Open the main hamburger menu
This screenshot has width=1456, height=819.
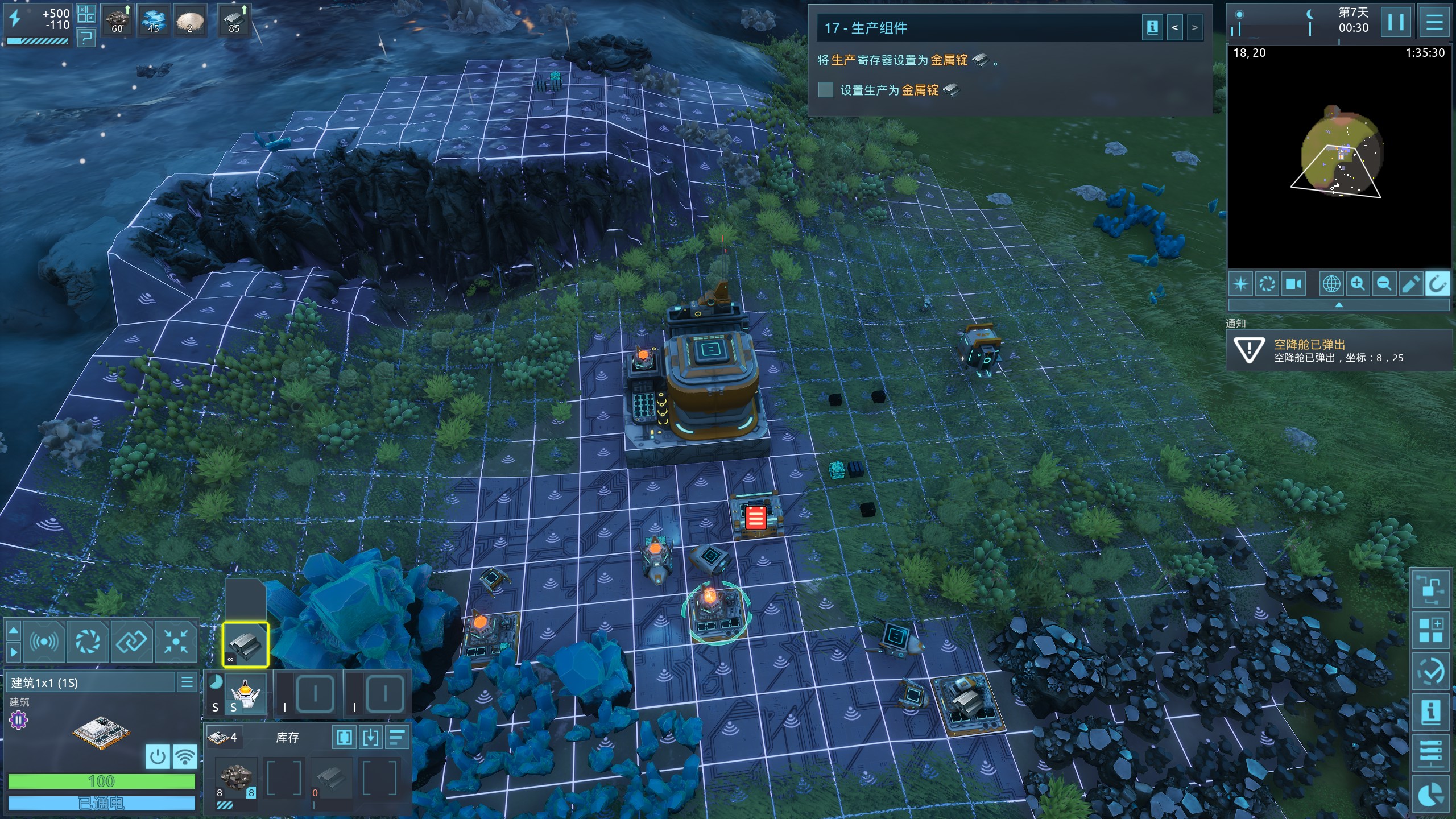coord(1434,23)
